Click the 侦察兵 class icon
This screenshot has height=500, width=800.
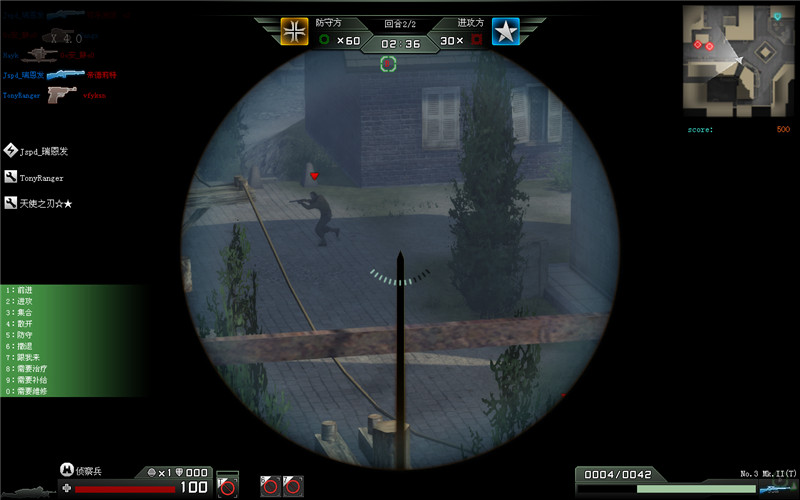[67, 470]
